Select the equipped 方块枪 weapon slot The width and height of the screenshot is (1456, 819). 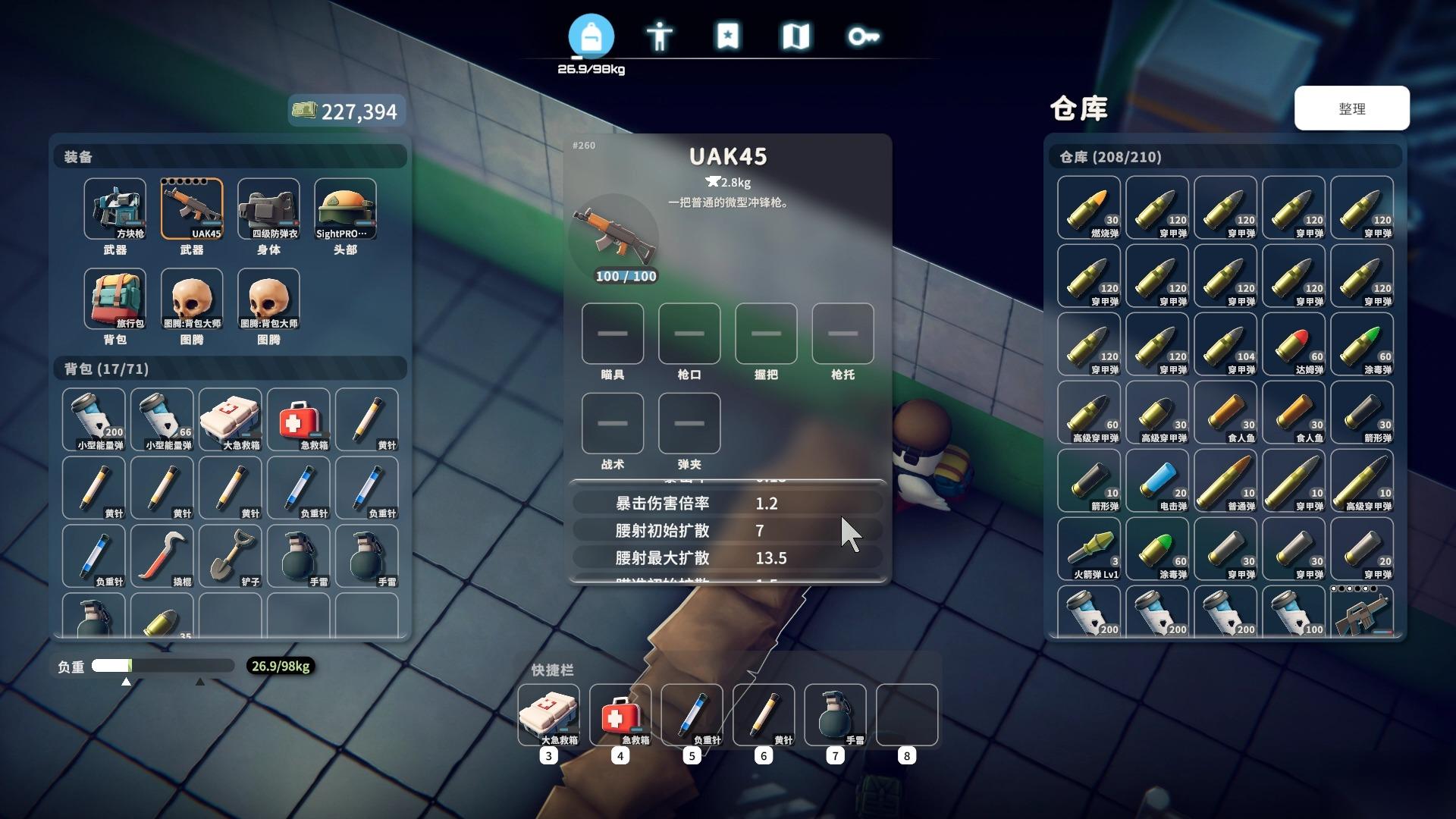(115, 209)
